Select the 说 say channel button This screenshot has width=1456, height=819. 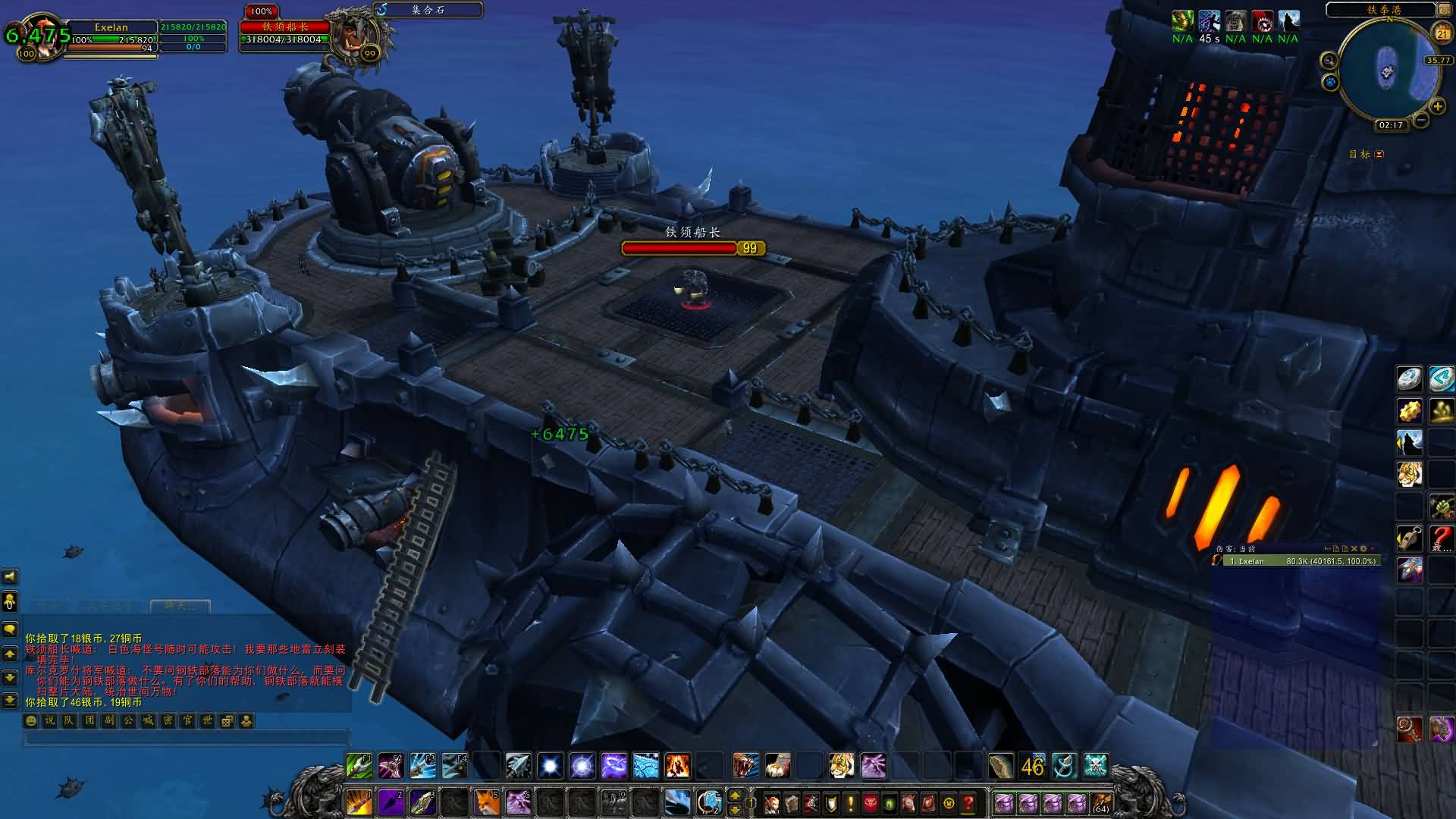[x=50, y=720]
